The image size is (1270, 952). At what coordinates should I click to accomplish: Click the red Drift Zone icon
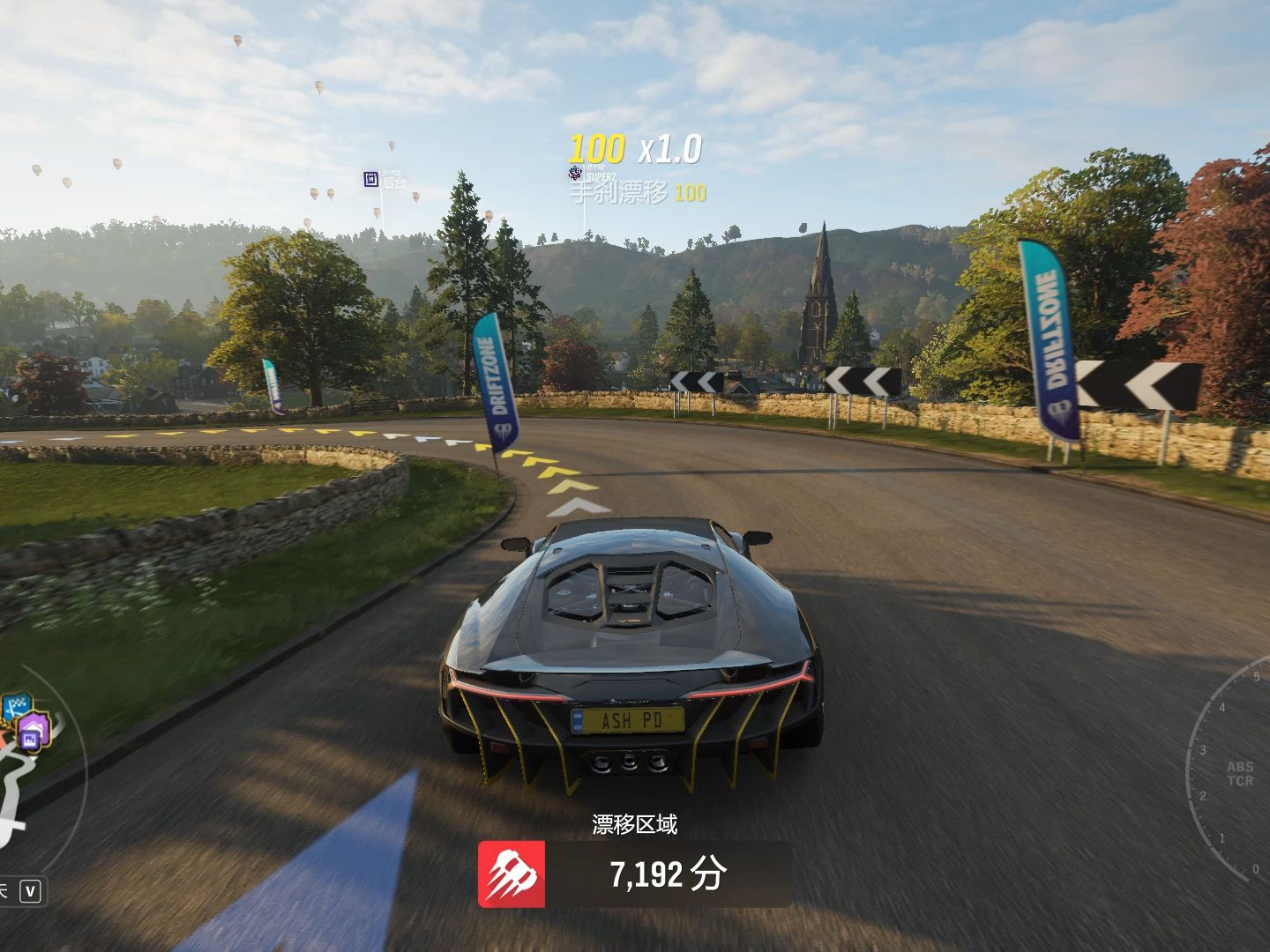(512, 874)
